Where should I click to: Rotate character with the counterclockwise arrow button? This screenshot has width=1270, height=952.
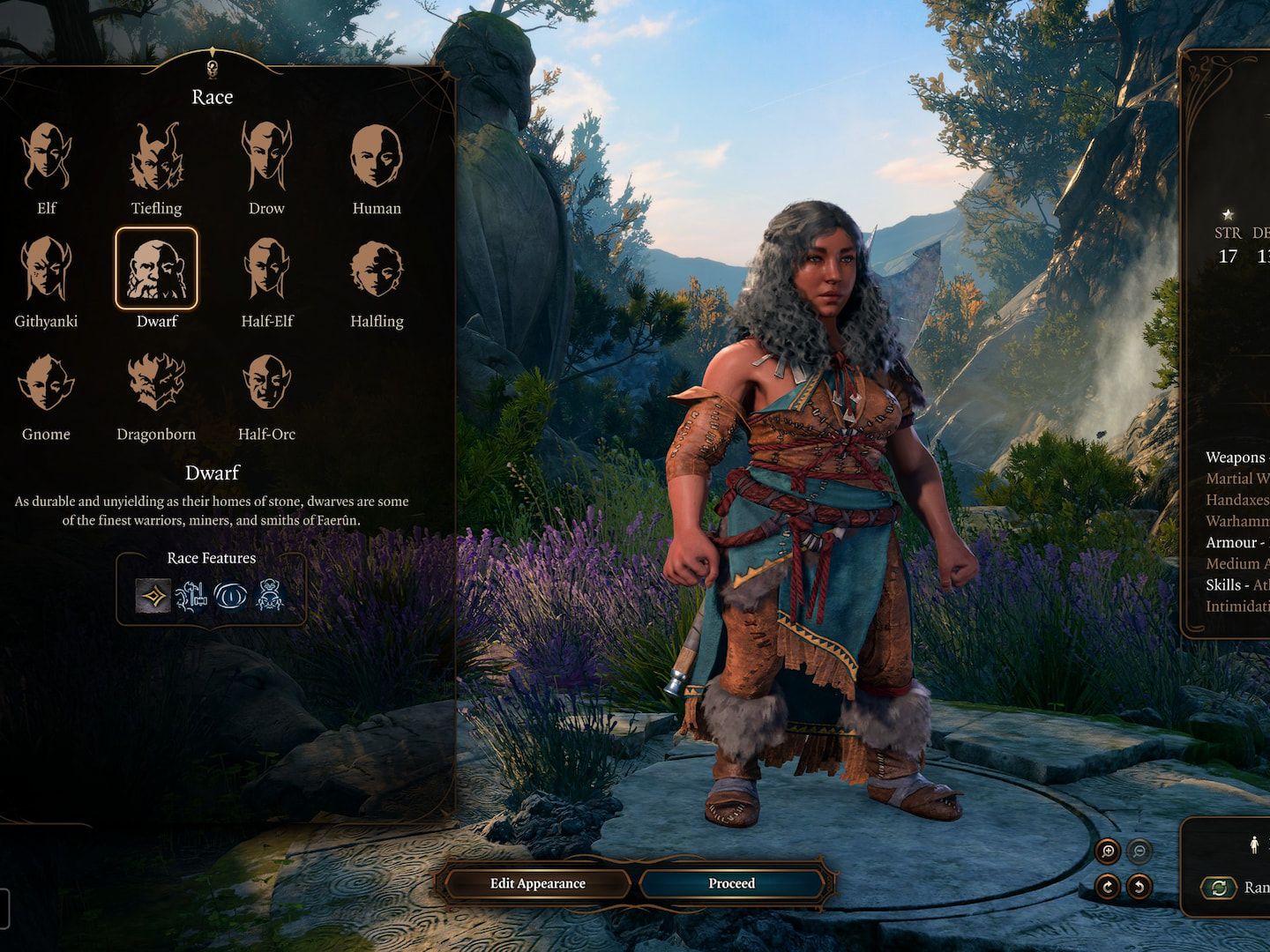tap(1139, 886)
